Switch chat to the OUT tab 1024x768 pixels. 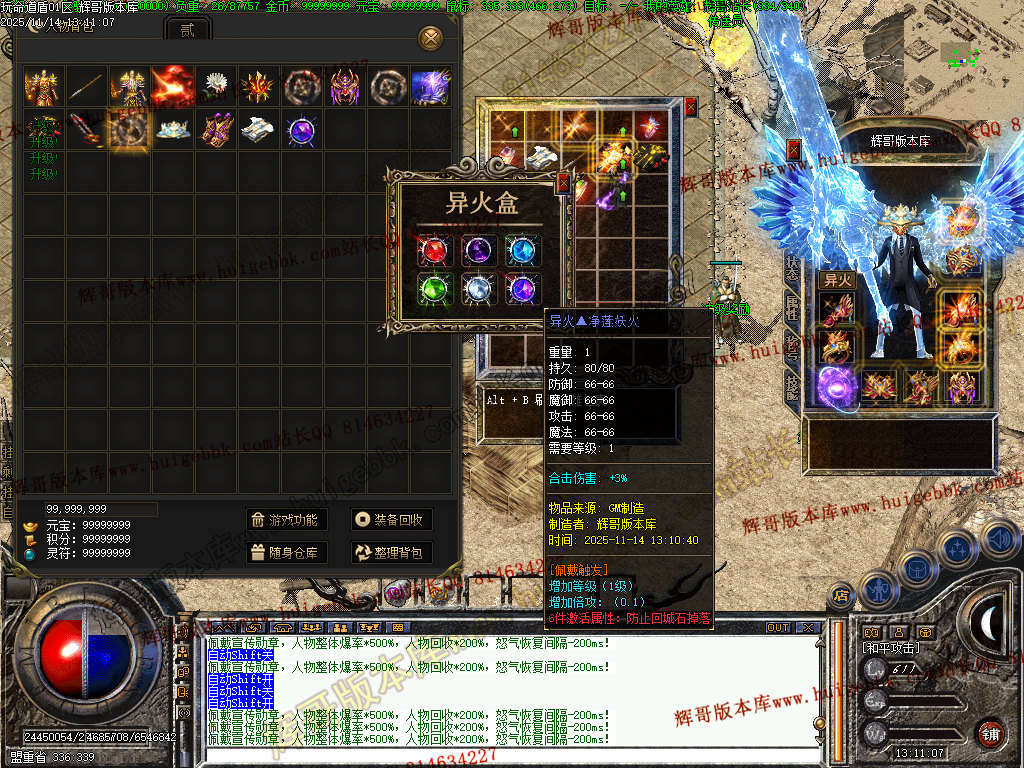click(778, 627)
